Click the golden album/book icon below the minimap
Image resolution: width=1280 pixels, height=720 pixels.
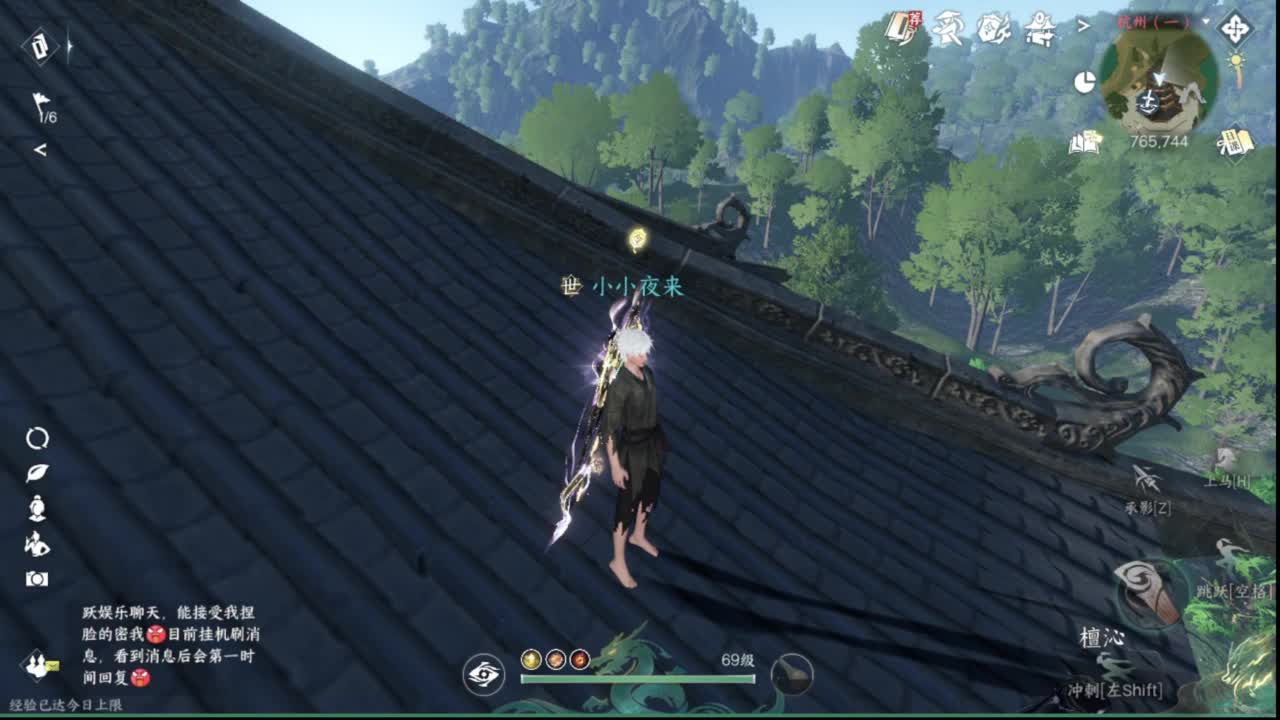point(1086,144)
